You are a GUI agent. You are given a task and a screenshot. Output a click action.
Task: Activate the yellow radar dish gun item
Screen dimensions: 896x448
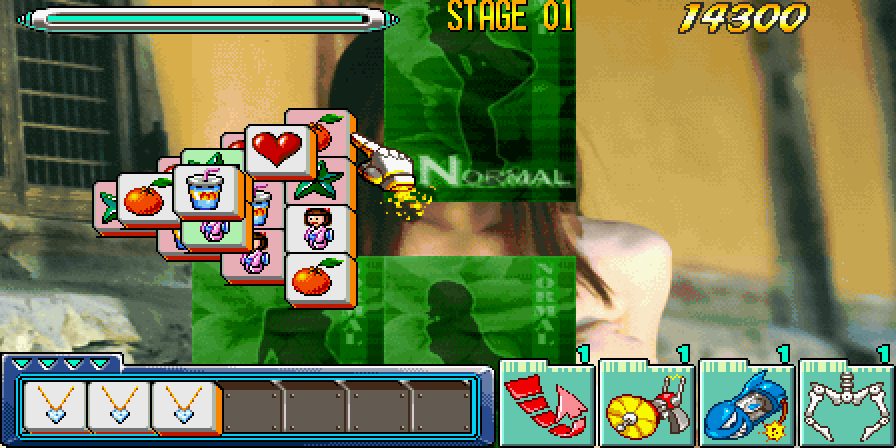click(x=646, y=405)
